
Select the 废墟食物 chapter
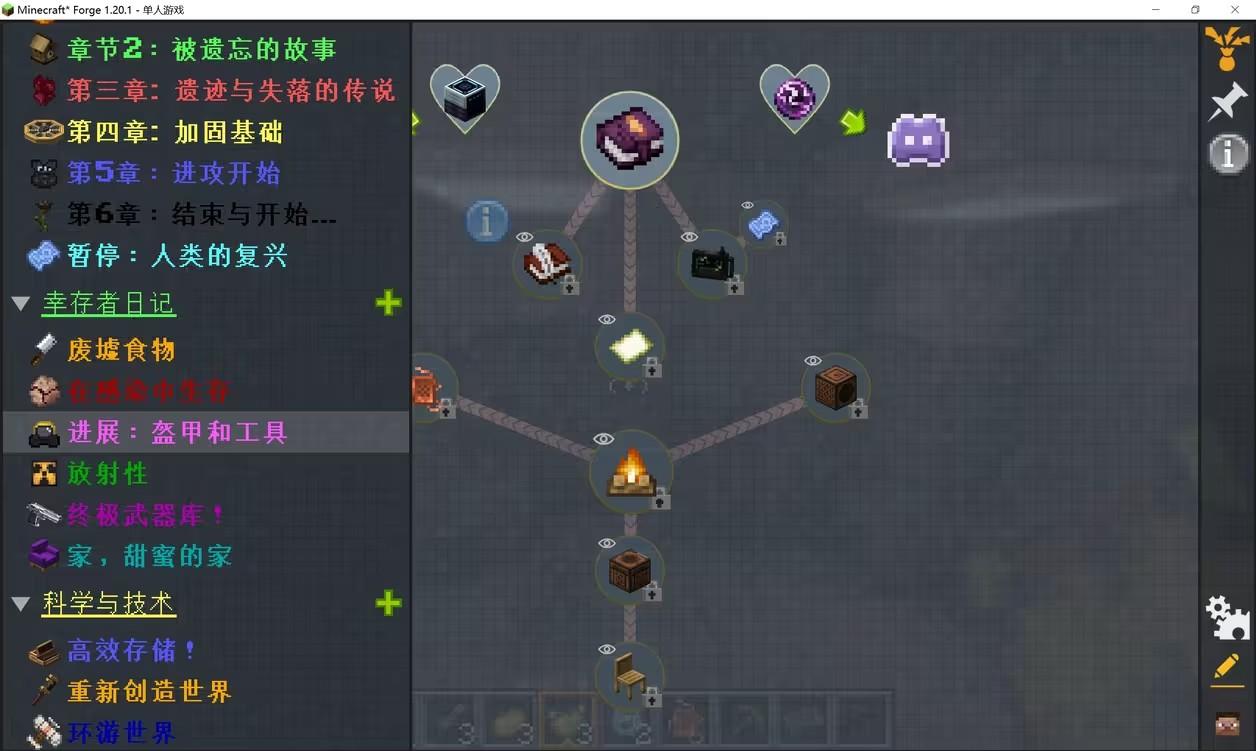(x=120, y=350)
